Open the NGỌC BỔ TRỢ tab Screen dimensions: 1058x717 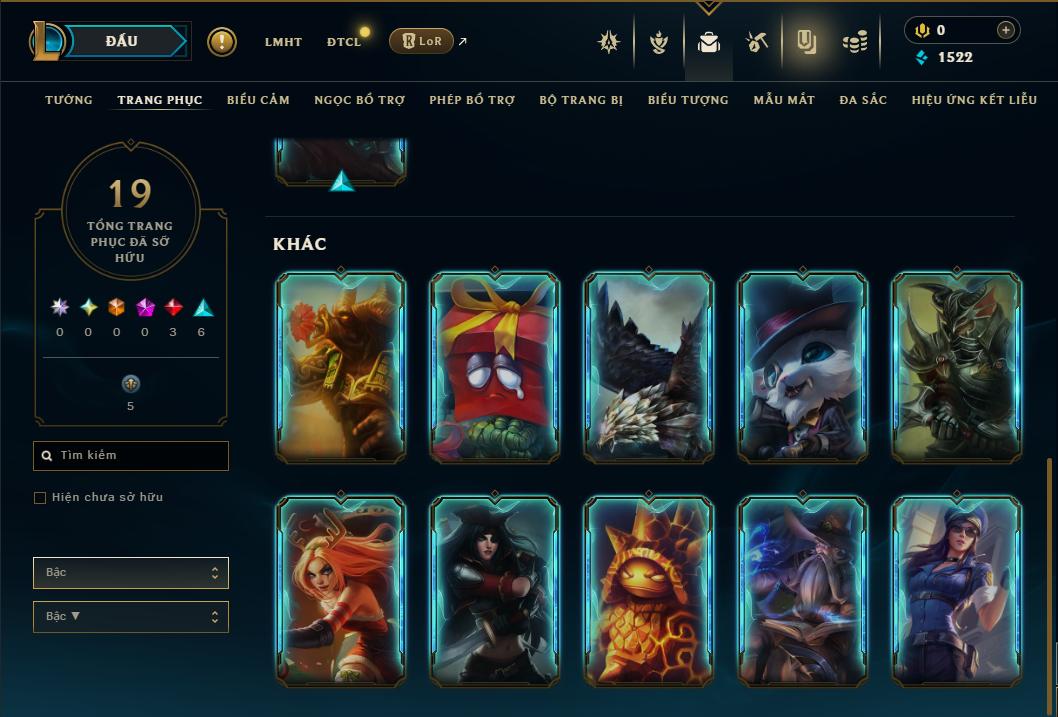359,100
